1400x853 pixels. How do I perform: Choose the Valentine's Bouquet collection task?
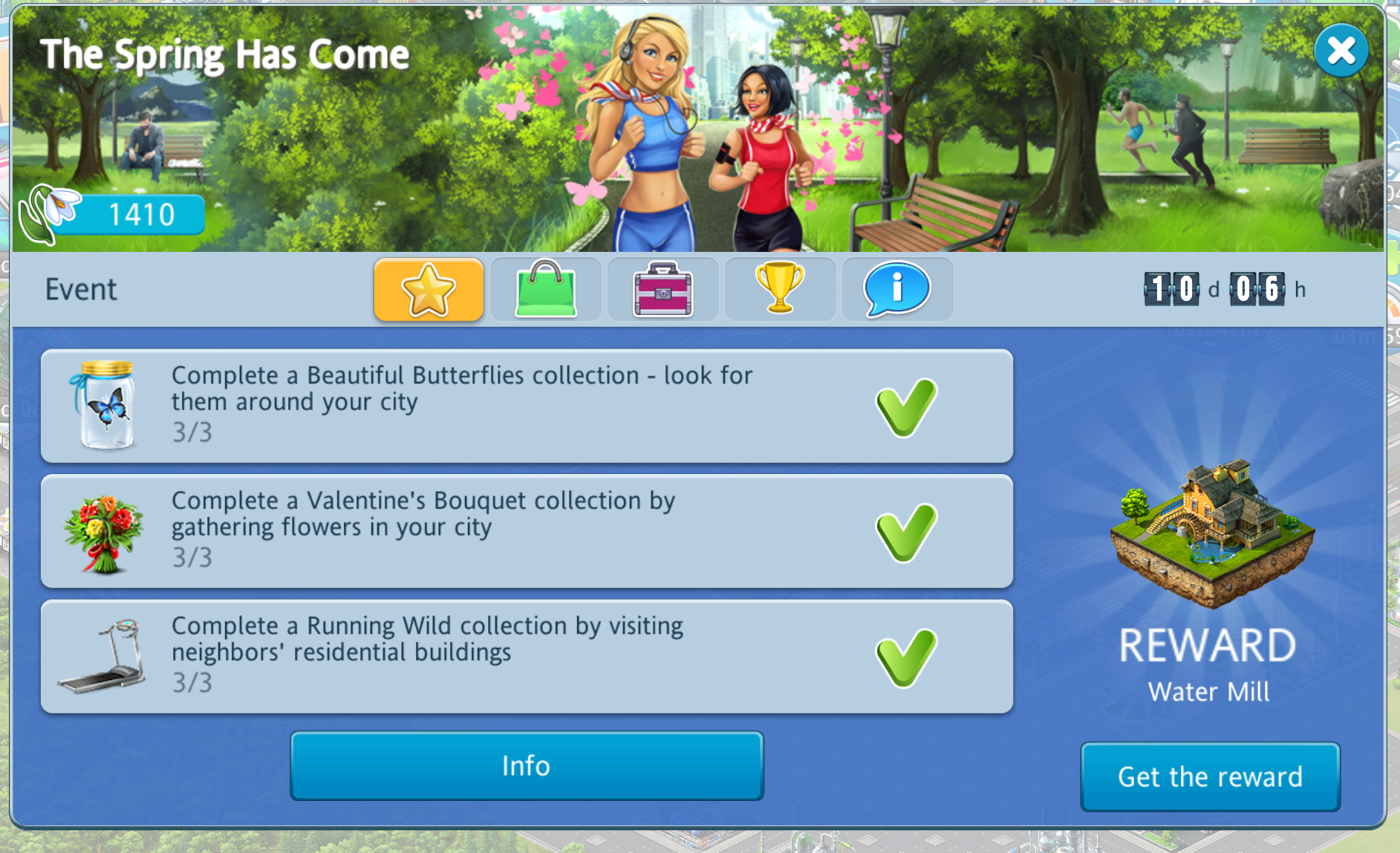[x=527, y=531]
